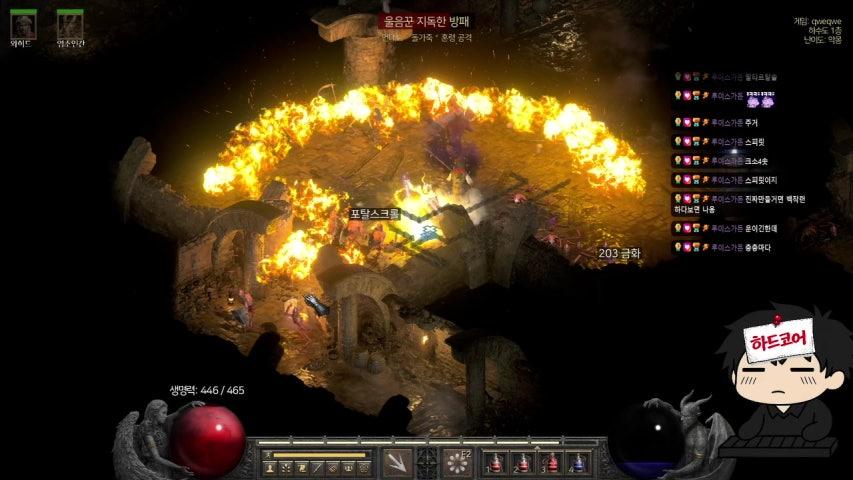Select the second party portrait beside 와히드
This screenshot has width=853, height=480.
(70, 25)
